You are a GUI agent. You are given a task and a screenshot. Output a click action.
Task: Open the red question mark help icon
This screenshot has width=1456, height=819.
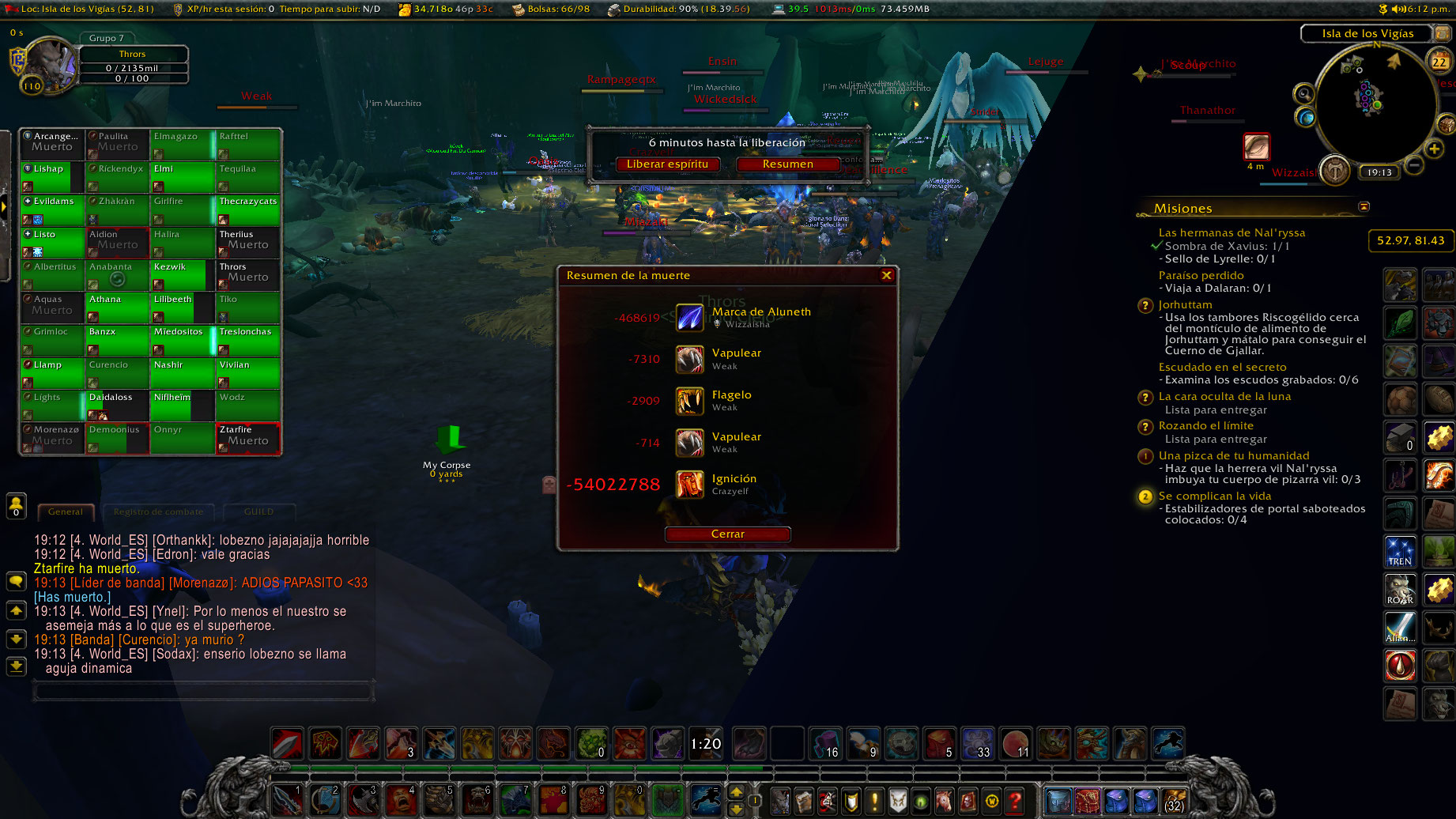(1015, 801)
